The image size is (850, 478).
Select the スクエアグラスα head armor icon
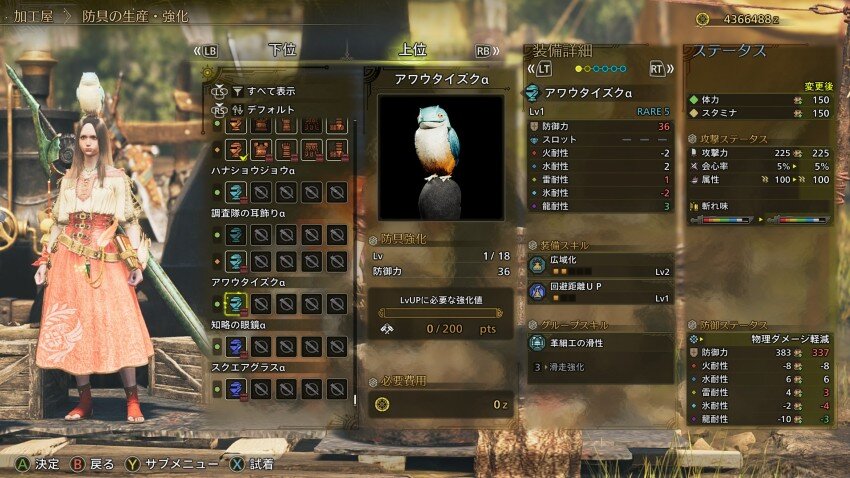tap(236, 388)
